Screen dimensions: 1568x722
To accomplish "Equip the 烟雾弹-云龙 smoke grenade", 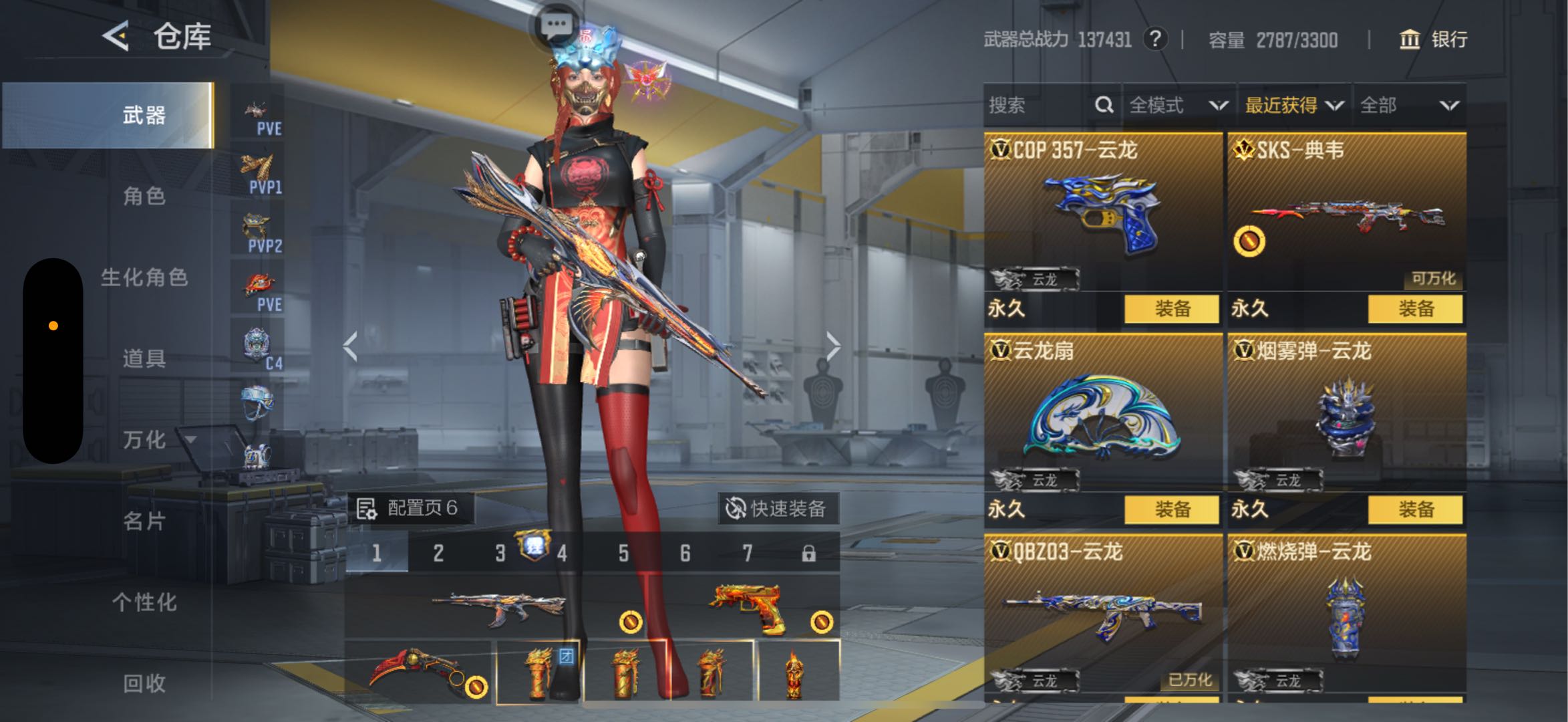I will point(1415,509).
